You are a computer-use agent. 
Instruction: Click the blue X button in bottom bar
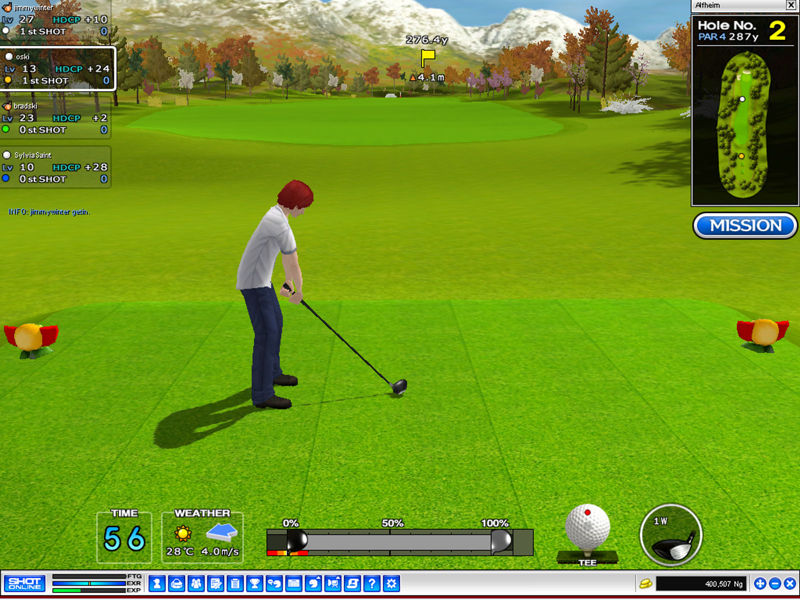coord(790,583)
